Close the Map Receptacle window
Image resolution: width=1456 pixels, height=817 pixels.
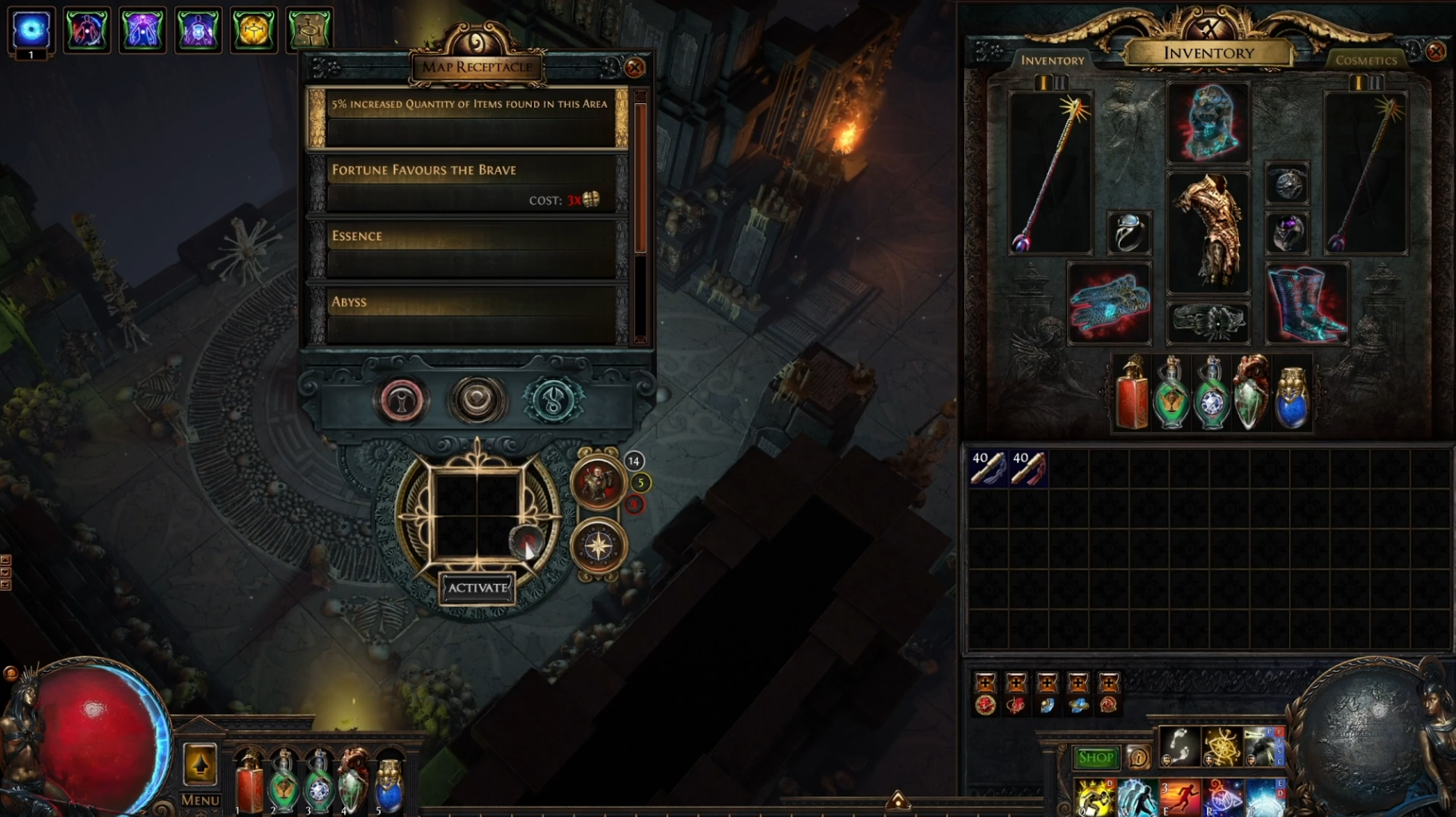pyautogui.click(x=635, y=68)
